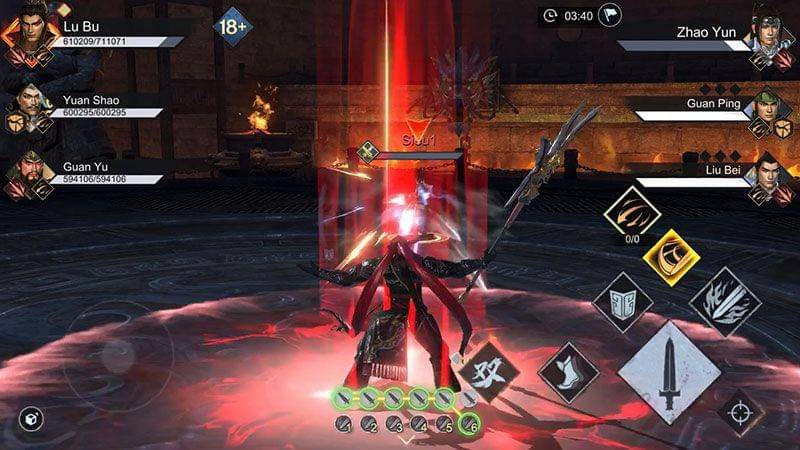This screenshot has width=800, height=450.
Task: Tap the large sword basic attack button
Action: (x=669, y=372)
